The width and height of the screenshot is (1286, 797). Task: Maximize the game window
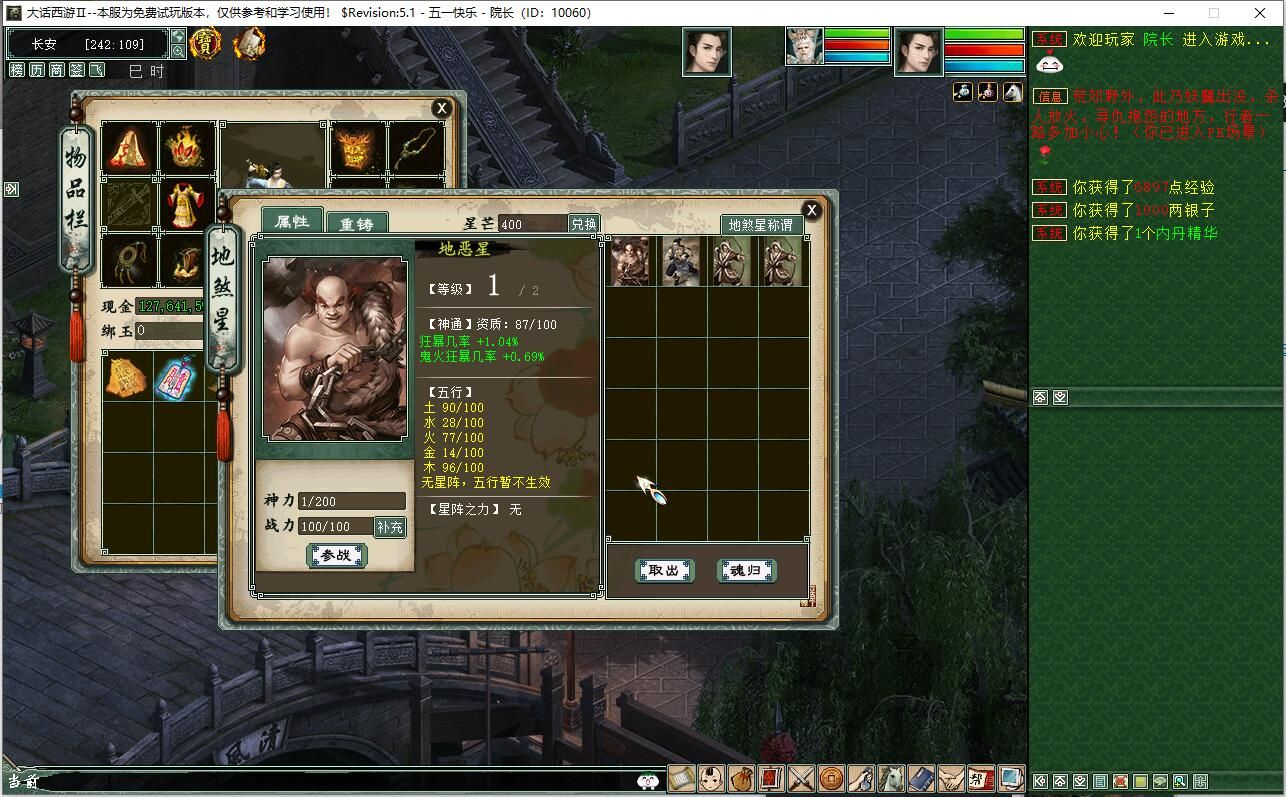pyautogui.click(x=1213, y=13)
